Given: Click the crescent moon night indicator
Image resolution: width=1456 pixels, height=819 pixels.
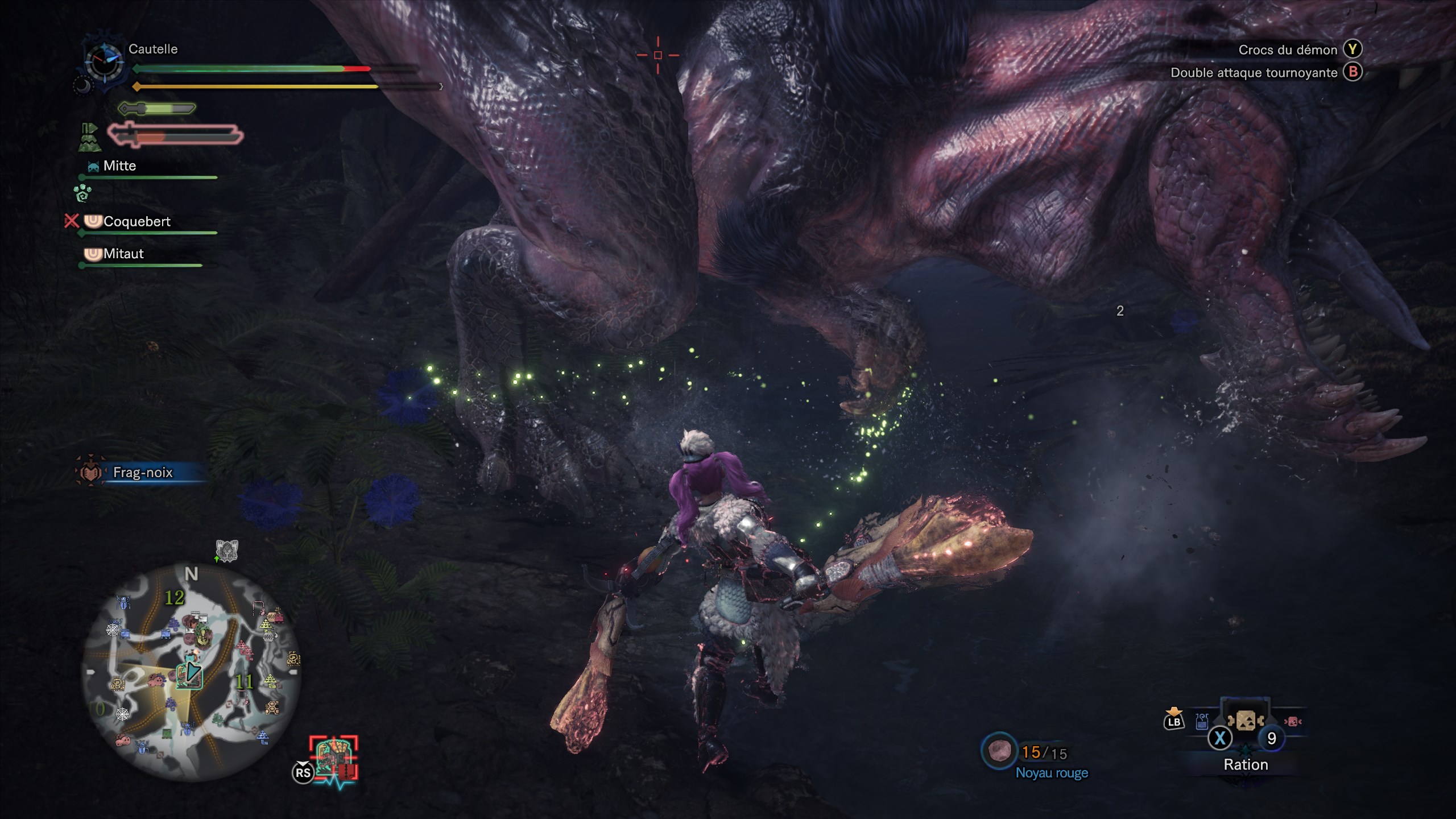Looking at the screenshot, I should 82,86.
